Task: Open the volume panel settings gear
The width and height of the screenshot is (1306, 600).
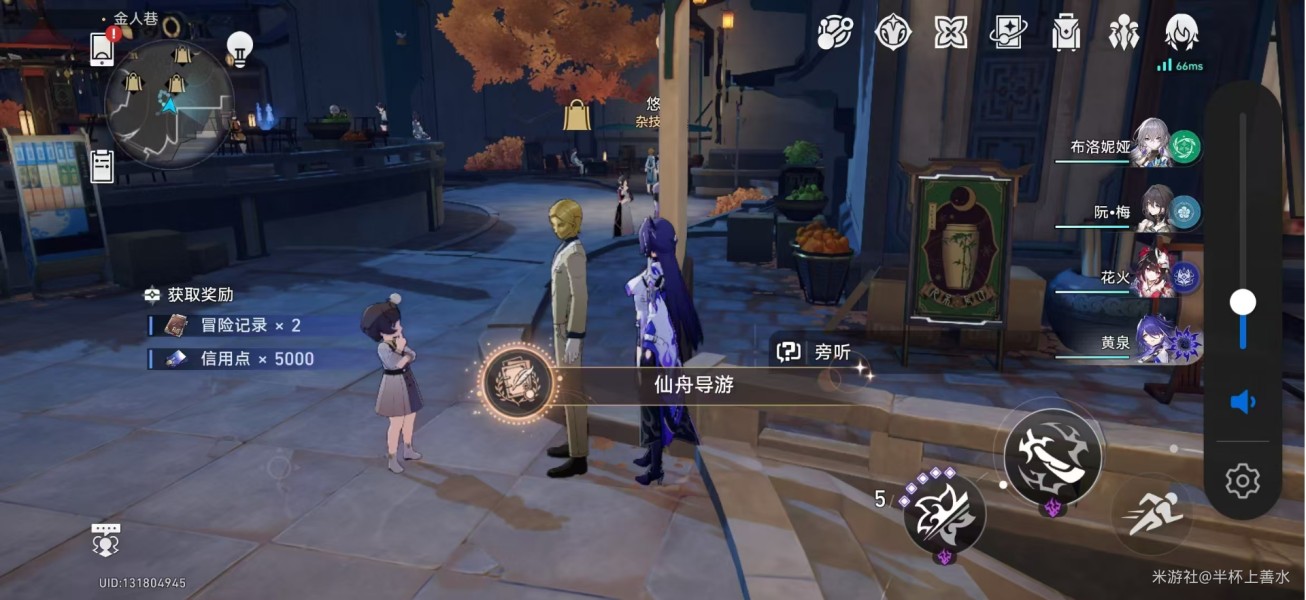Action: (x=1242, y=481)
